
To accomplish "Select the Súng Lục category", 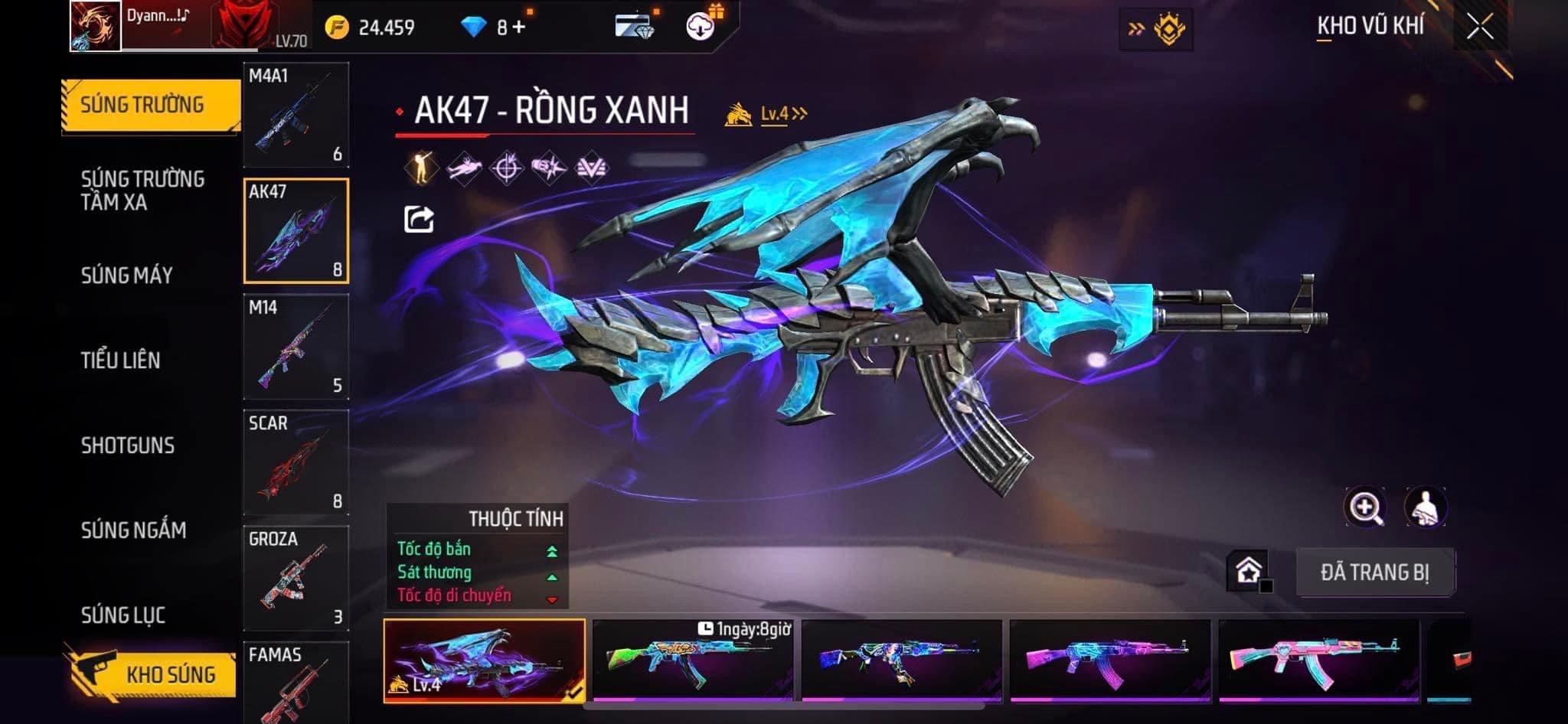I will pyautogui.click(x=123, y=615).
